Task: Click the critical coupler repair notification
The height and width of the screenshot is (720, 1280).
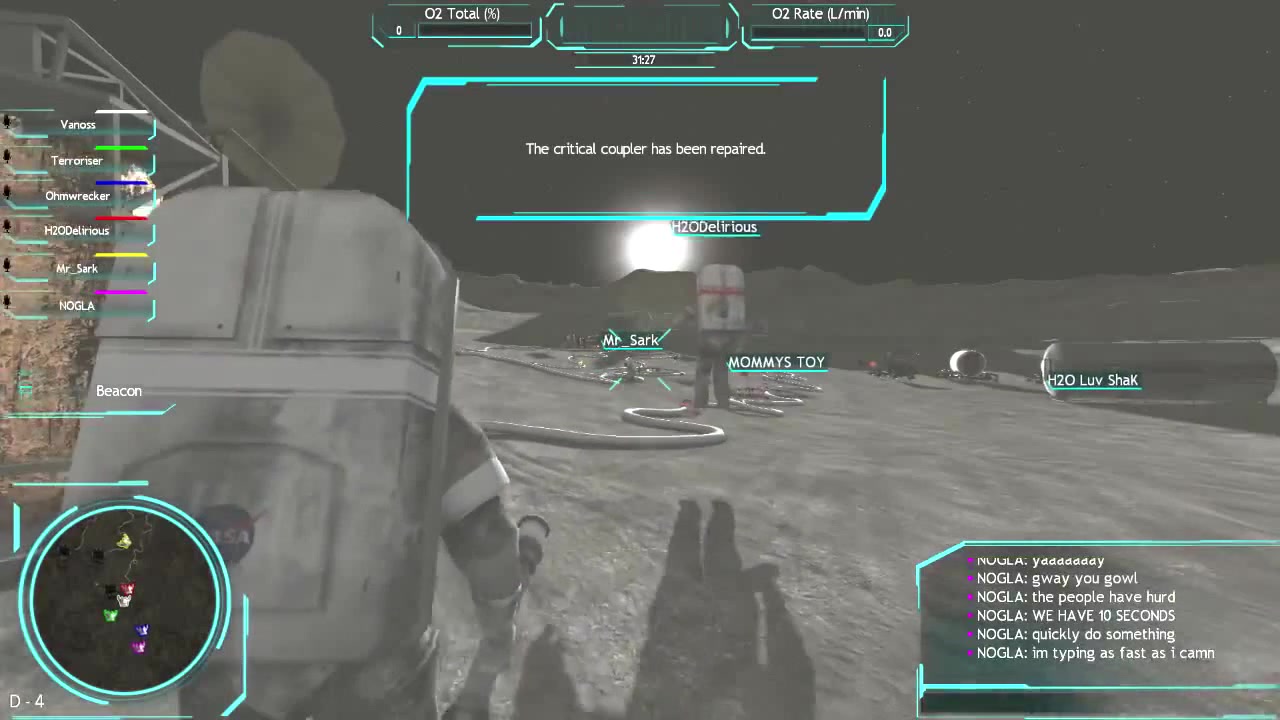Action: click(x=645, y=148)
